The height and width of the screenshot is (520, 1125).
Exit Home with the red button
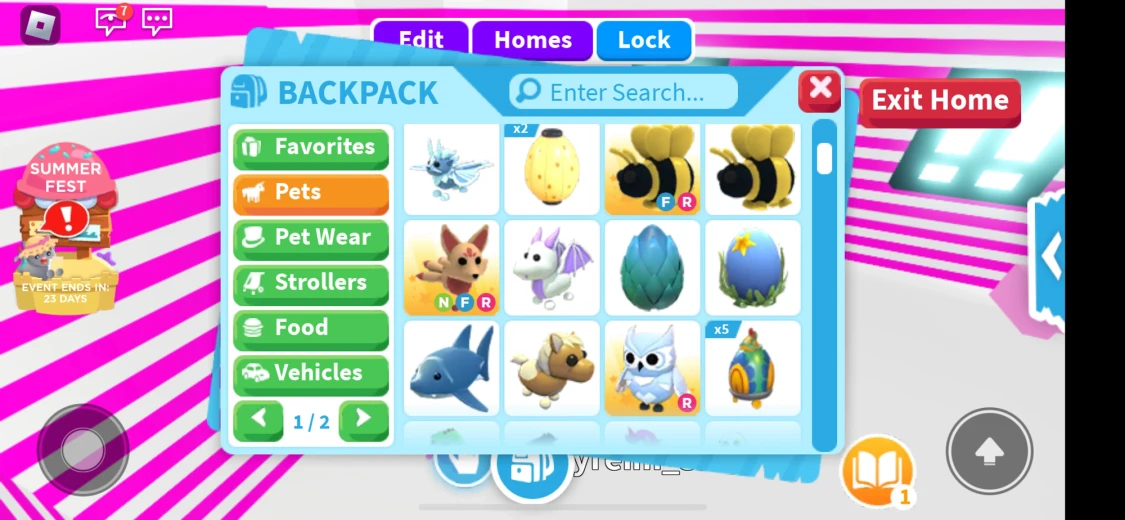tap(939, 101)
